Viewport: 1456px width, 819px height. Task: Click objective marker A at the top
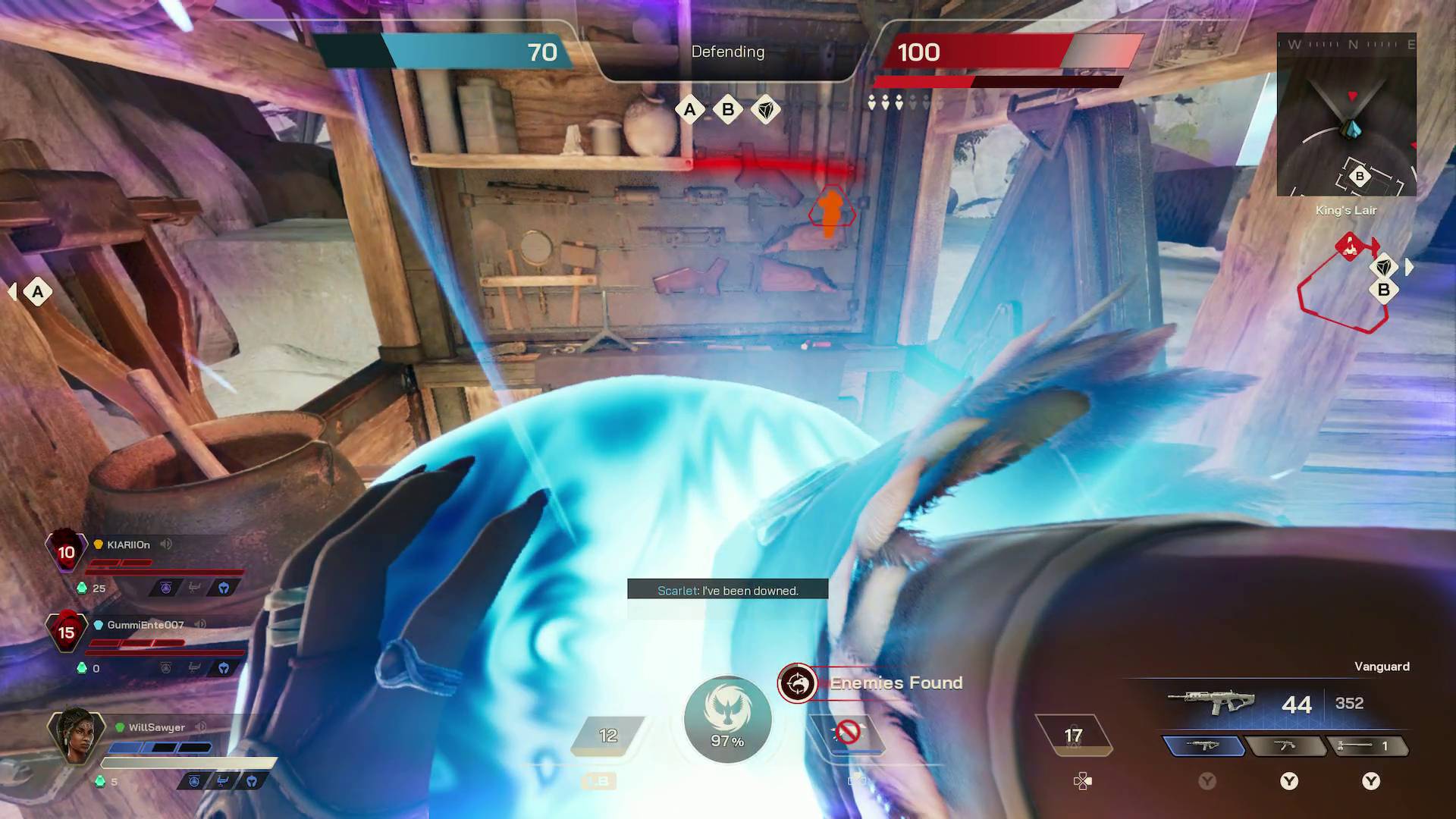coord(689,110)
